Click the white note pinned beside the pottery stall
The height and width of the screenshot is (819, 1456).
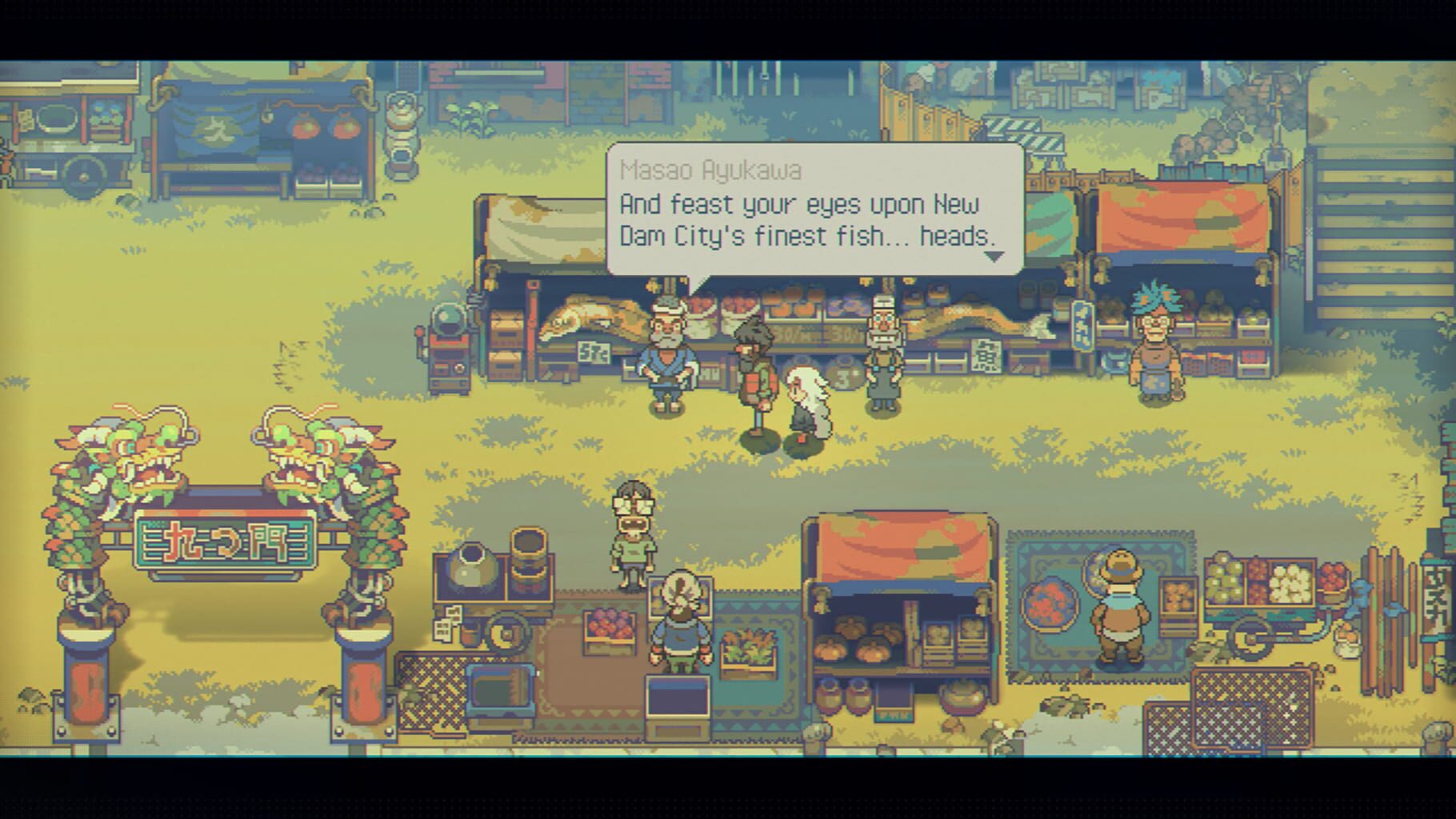coord(445,625)
